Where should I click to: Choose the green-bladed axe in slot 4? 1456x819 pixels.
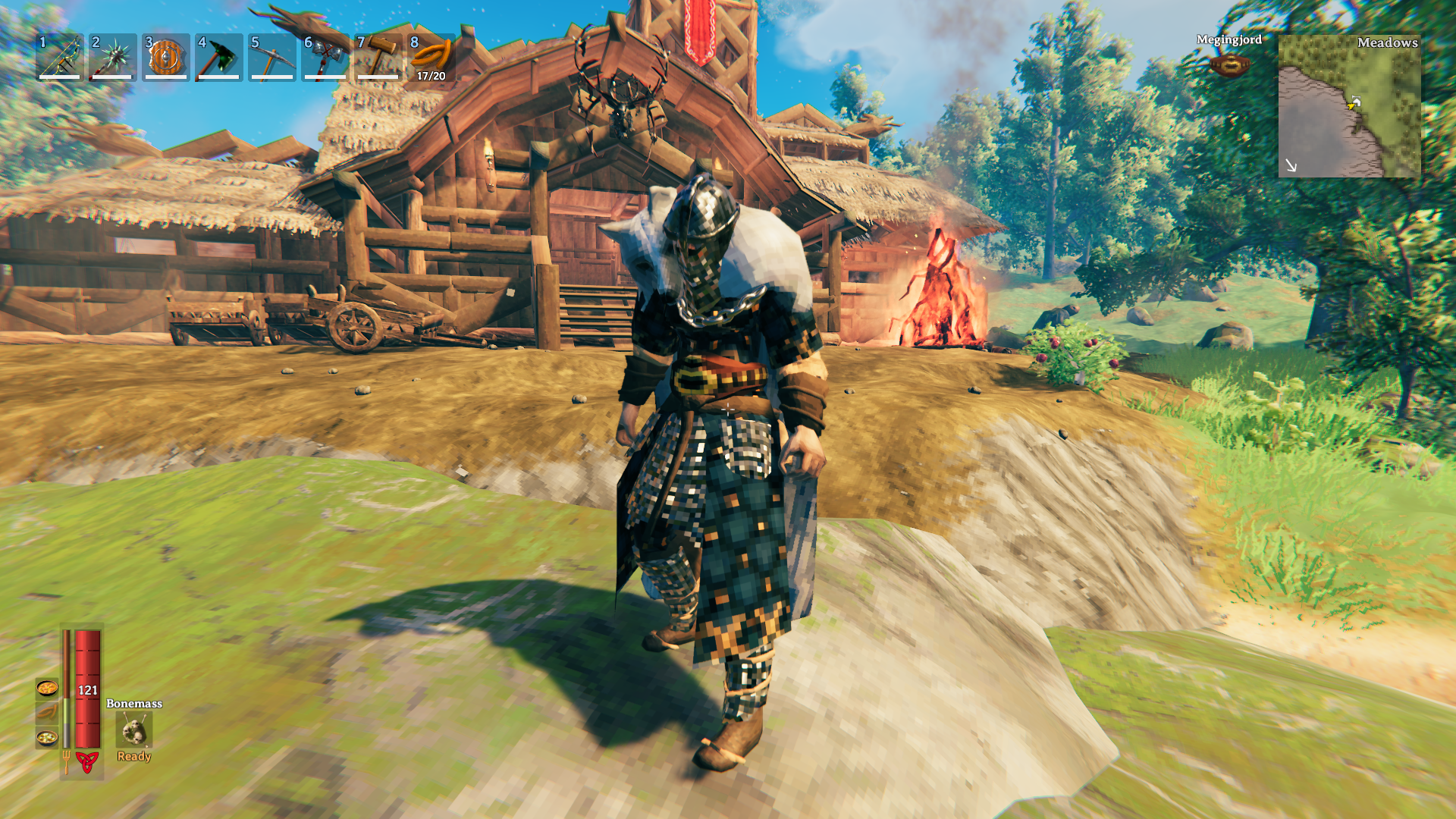coord(219,57)
